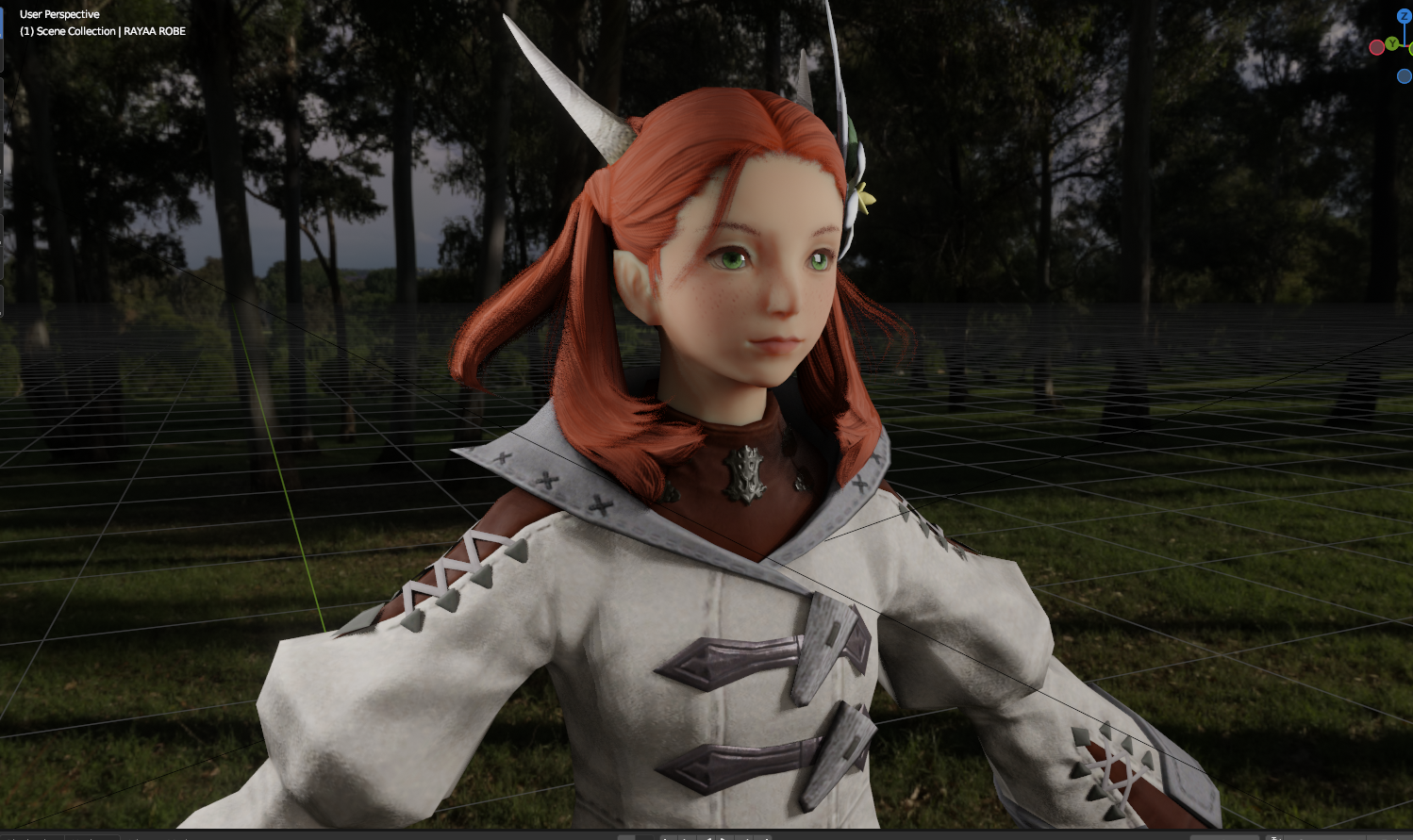Click the red unlabeled axis gizmo circle
The width and height of the screenshot is (1413, 840).
coord(1376,47)
